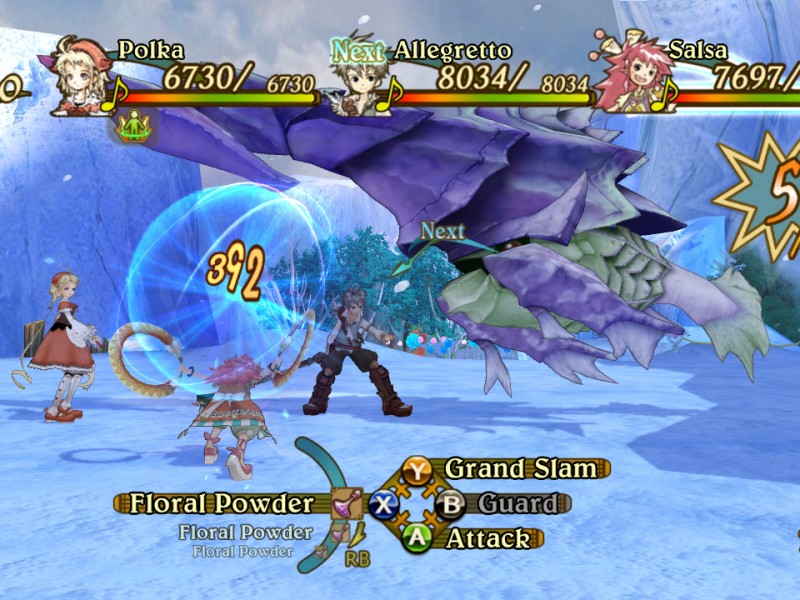This screenshot has width=800, height=600.
Task: Click the green crown status icon
Action: coord(132,126)
